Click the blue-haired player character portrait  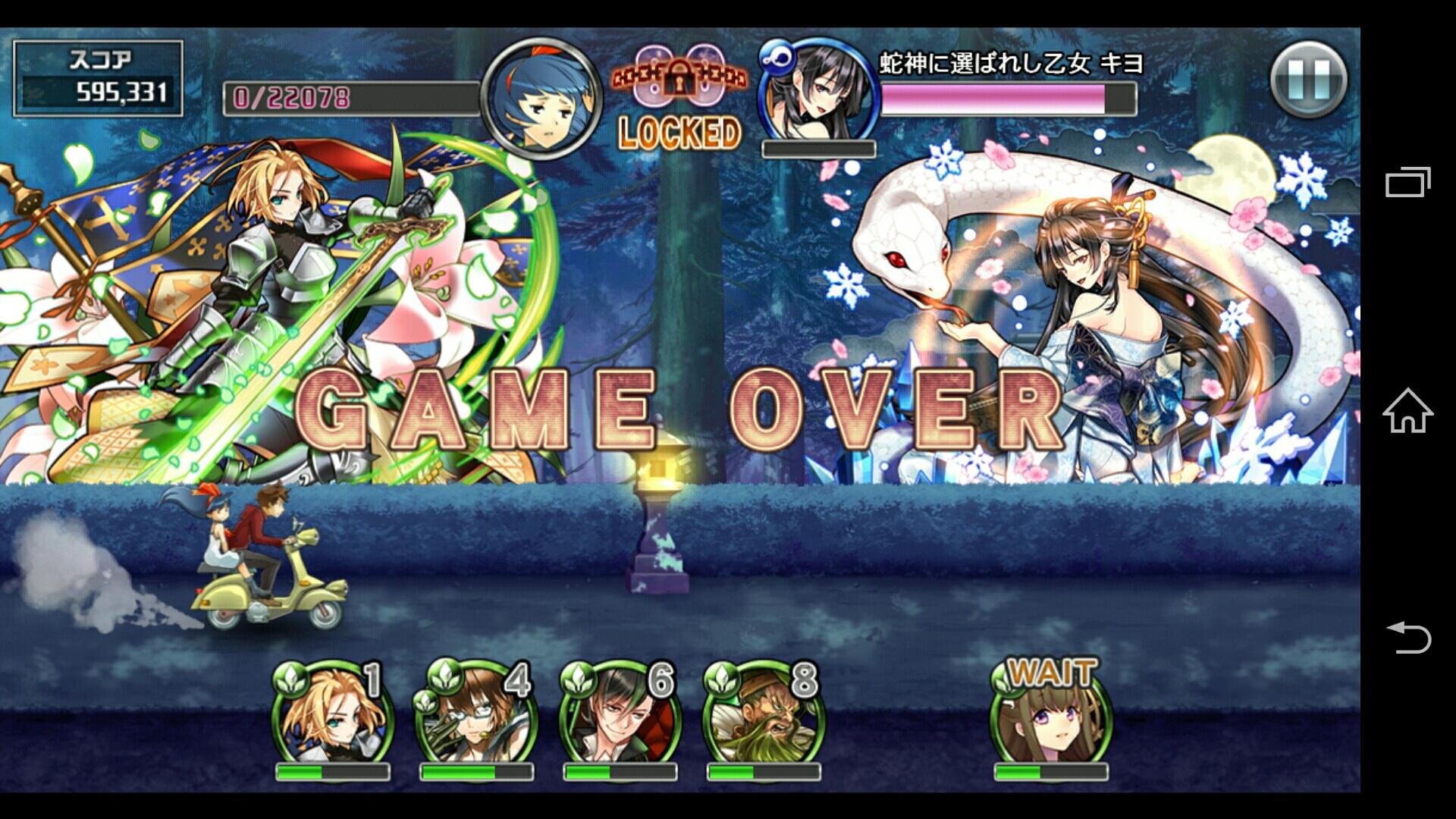[x=541, y=98]
